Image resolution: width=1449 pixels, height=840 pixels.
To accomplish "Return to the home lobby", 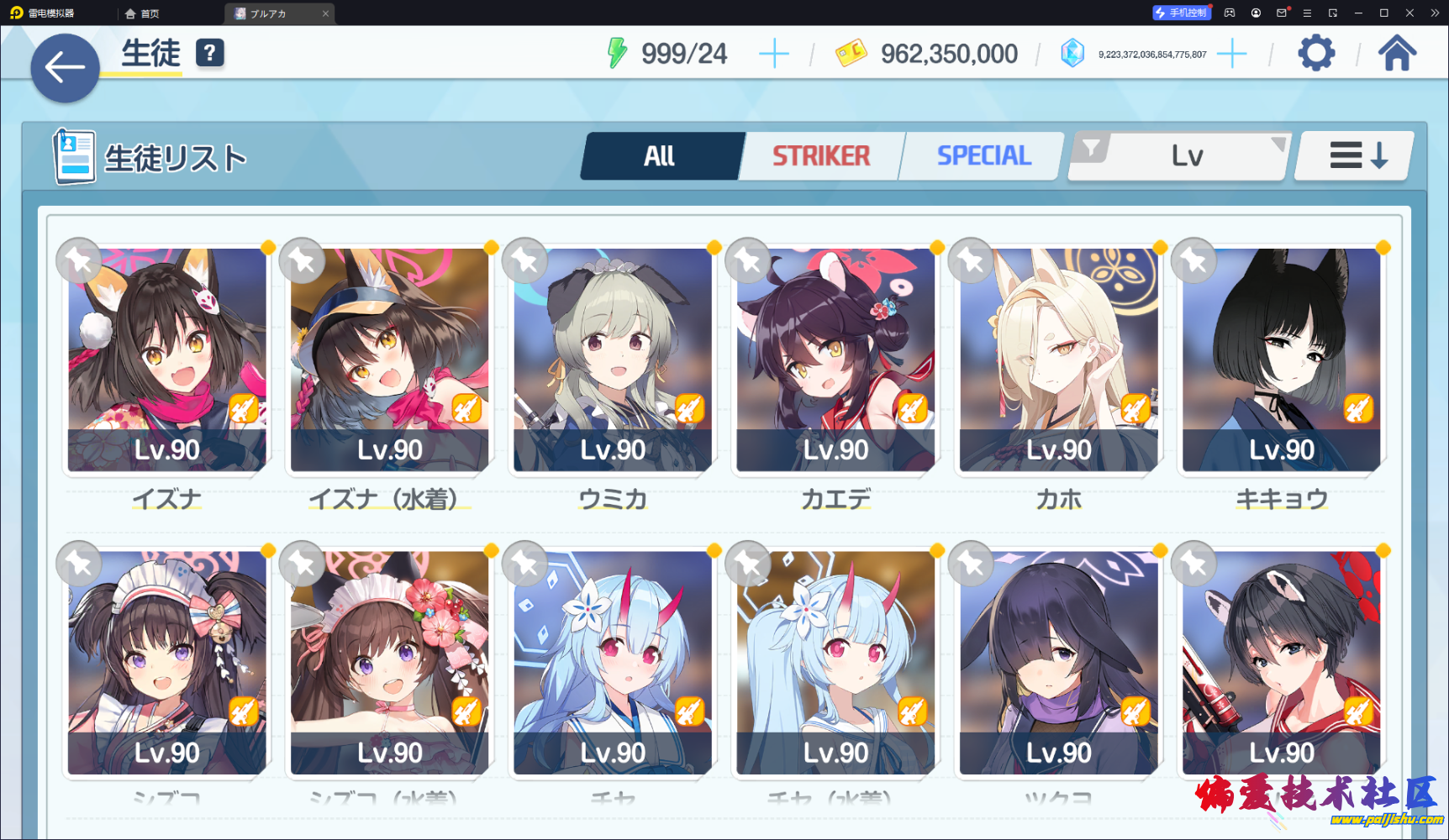I will pyautogui.click(x=1396, y=54).
